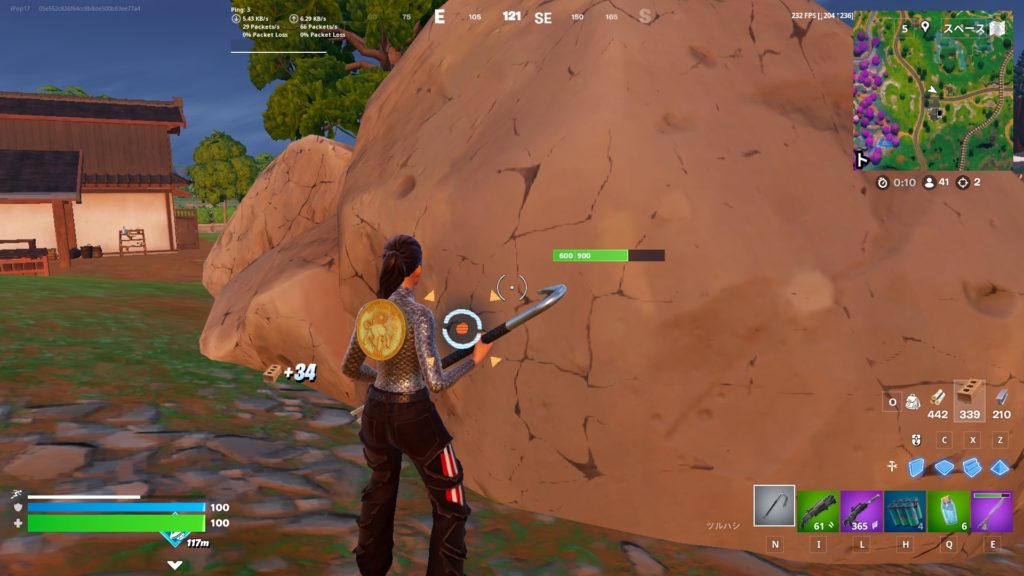Select brick building material
Image resolution: width=1024 pixels, height=576 pixels.
tap(969, 396)
